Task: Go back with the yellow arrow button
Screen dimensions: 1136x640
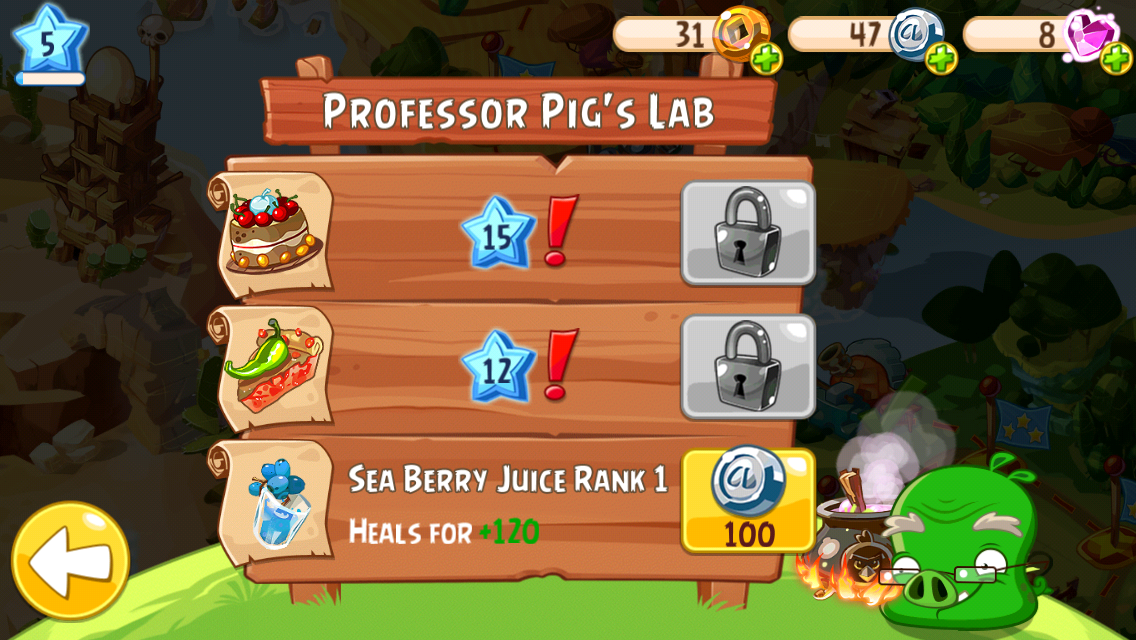Action: 70,561
